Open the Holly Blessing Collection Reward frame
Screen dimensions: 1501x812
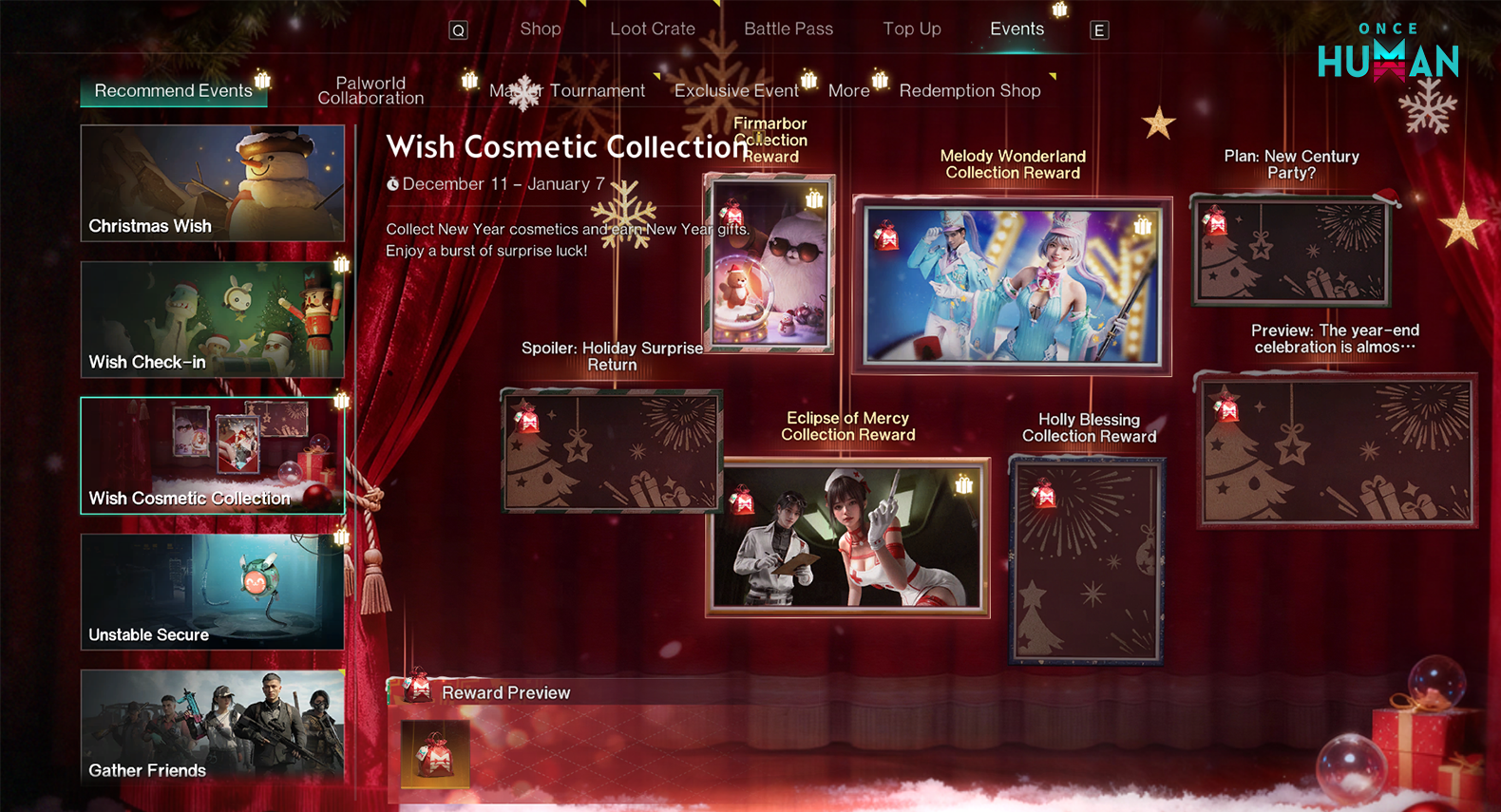(x=1087, y=560)
